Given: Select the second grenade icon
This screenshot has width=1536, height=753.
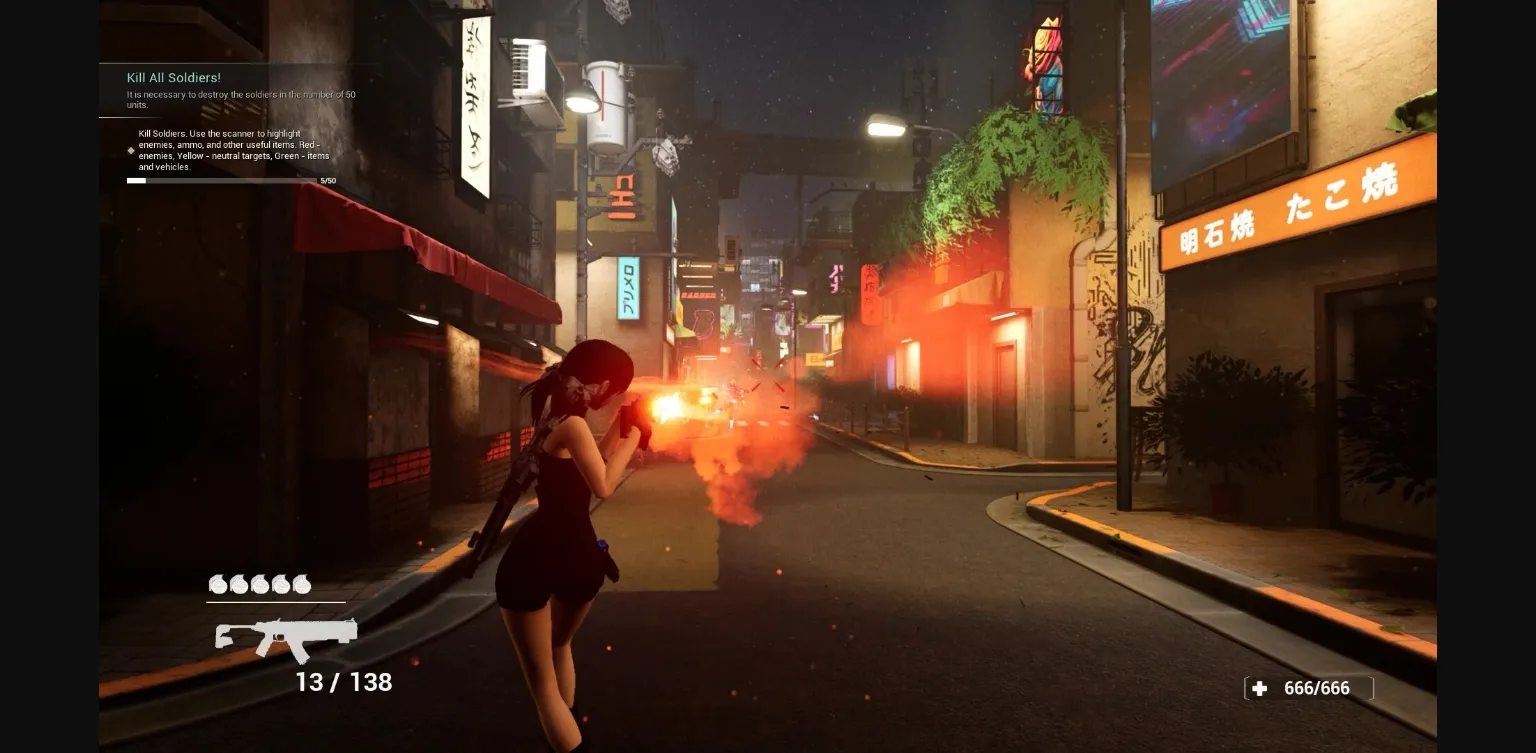Looking at the screenshot, I should [x=238, y=585].
